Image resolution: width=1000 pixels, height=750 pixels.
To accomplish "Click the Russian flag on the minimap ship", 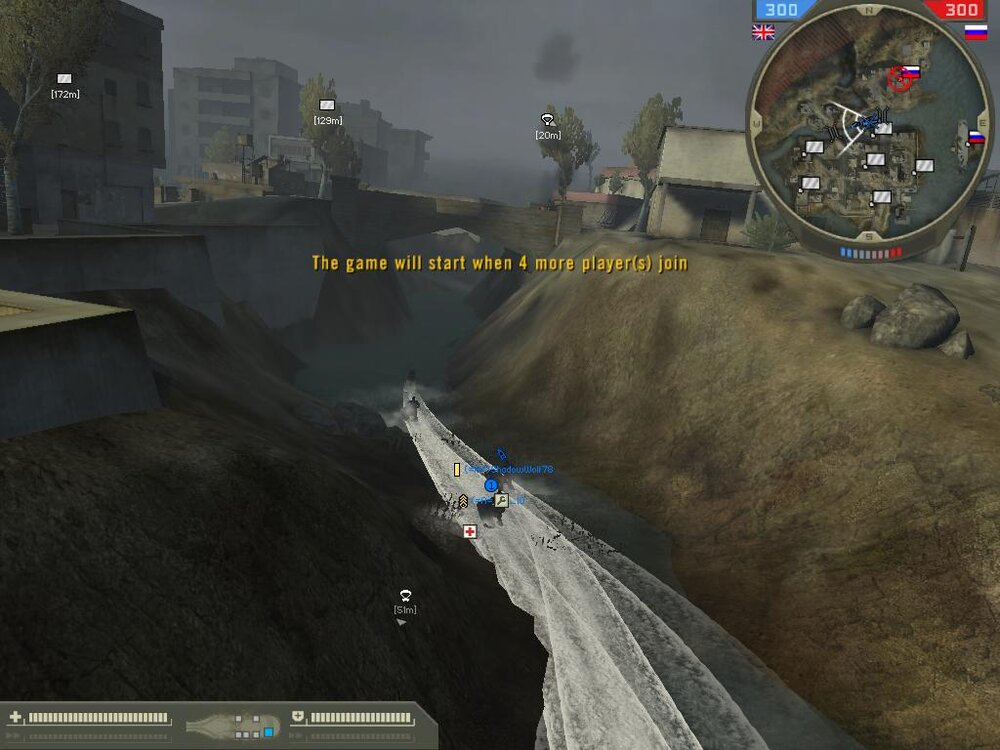I will click(975, 138).
